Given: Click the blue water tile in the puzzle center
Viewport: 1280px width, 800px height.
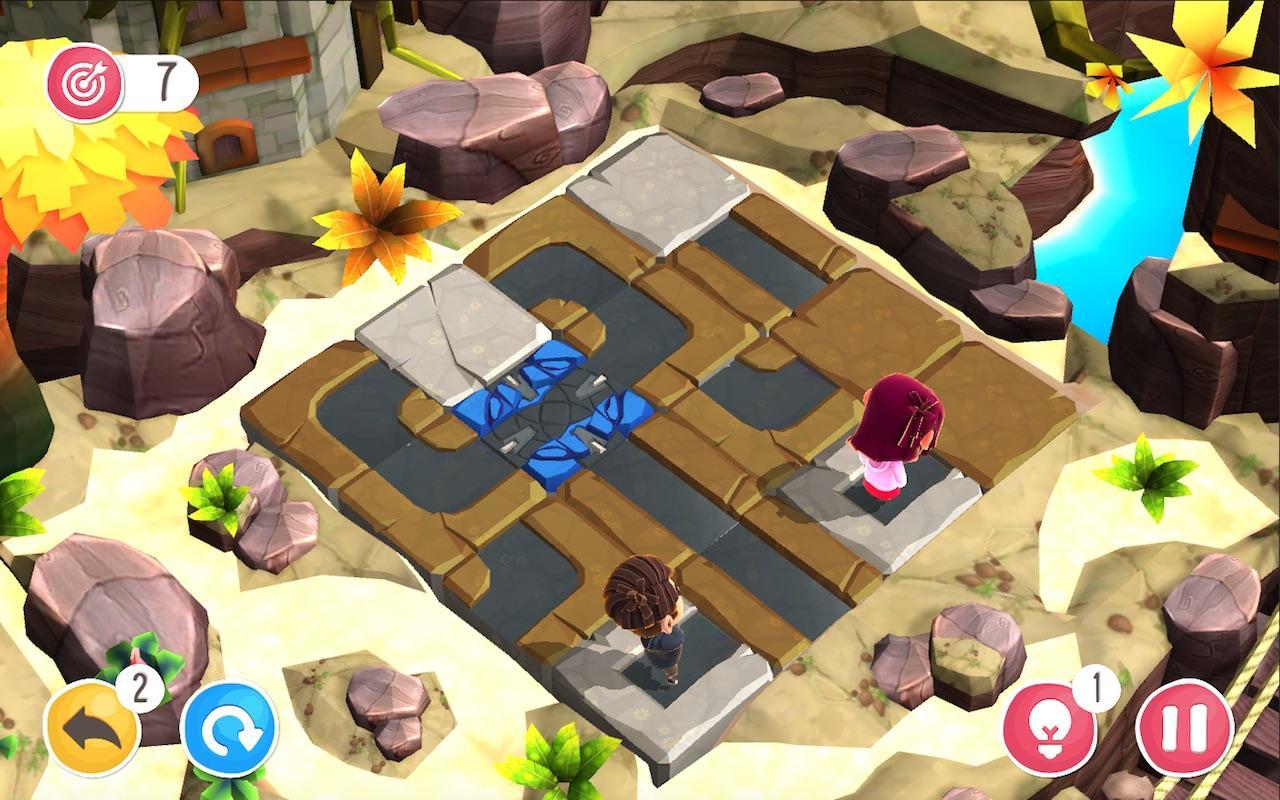Looking at the screenshot, I should [x=555, y=415].
